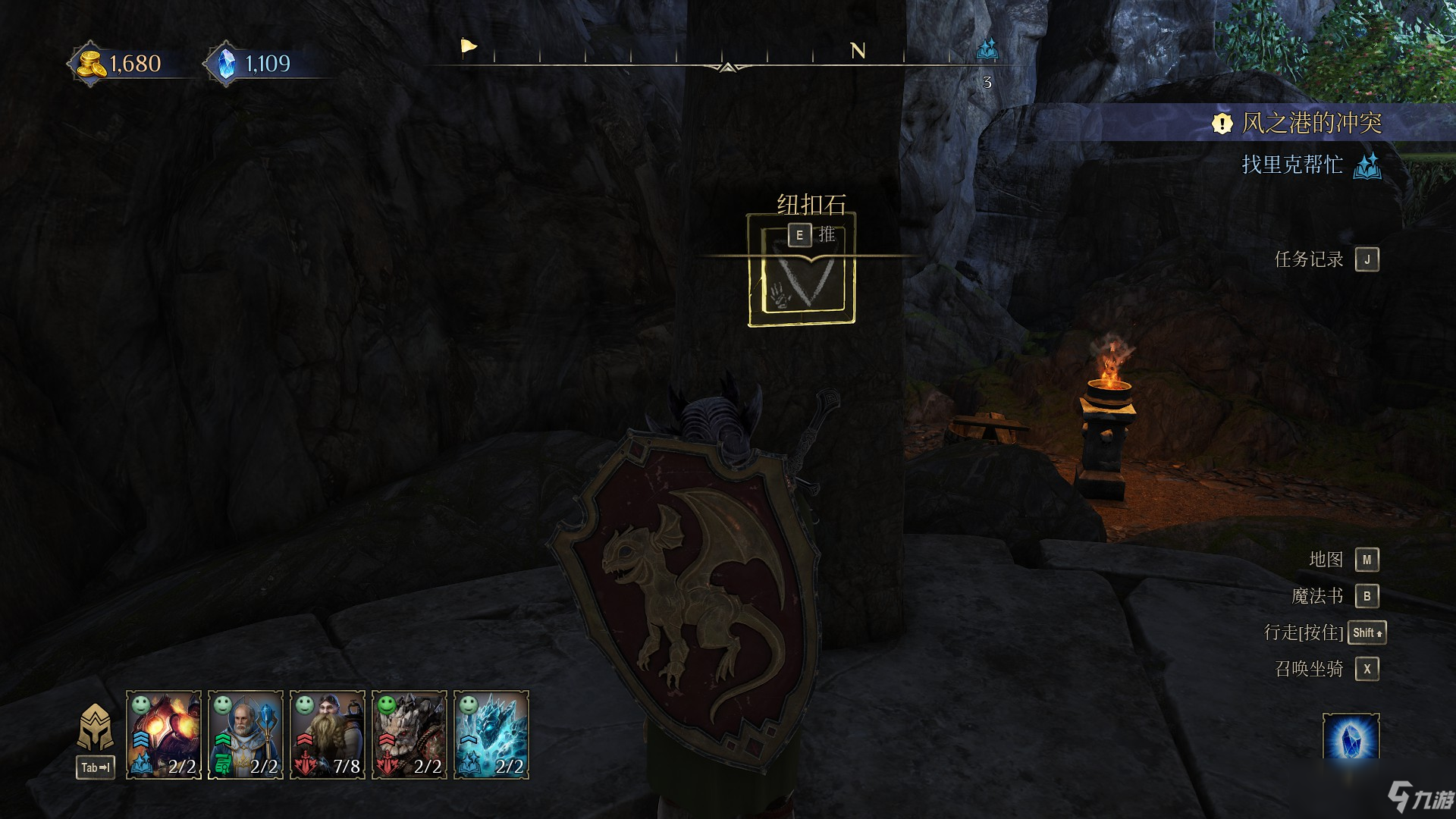
Task: Select the bearded healer priest unit card
Action: [x=246, y=734]
